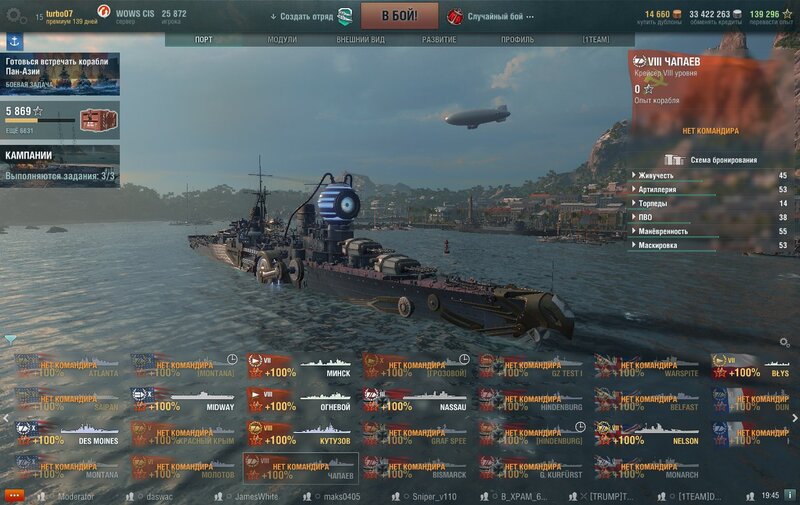Image resolution: width=800 pixels, height=505 pixels.
Task: Open the [1TEAM] clan tab
Action: [596, 40]
